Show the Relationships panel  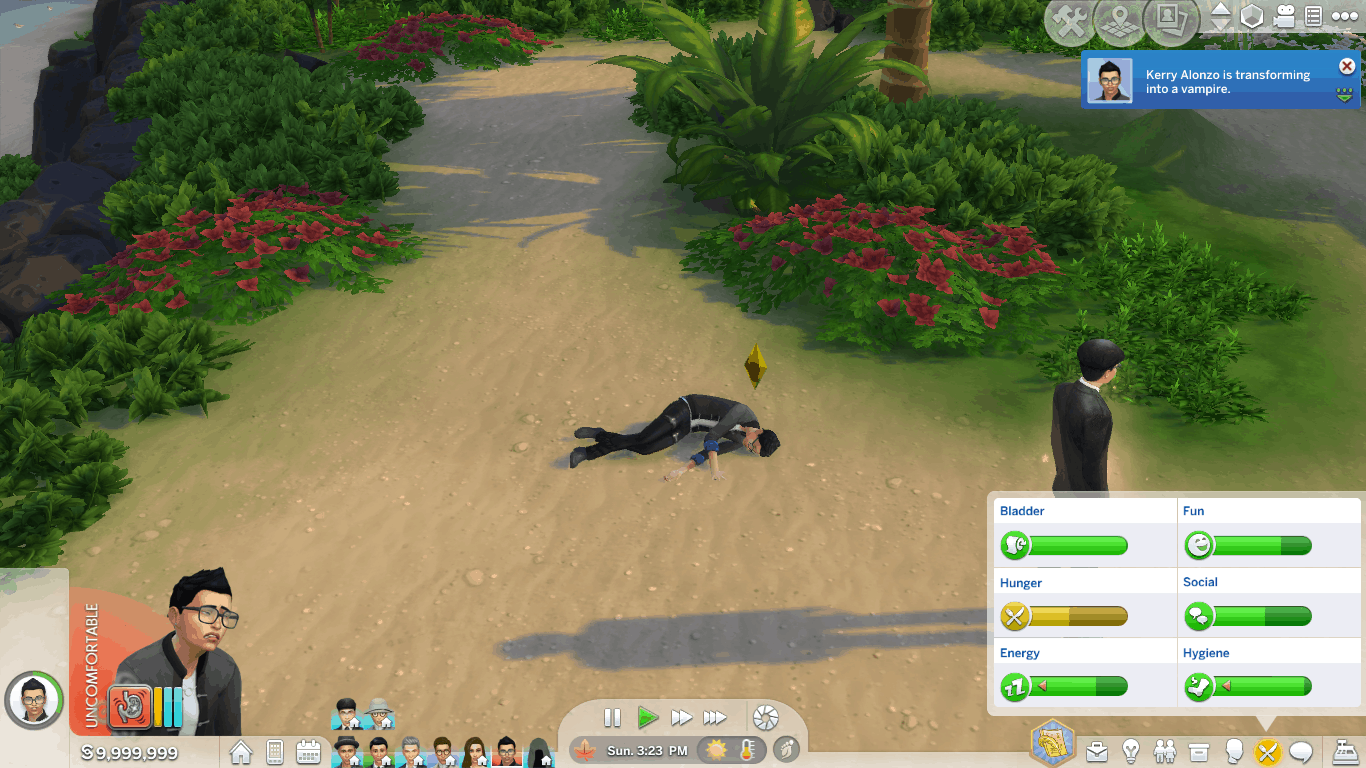[1165, 751]
